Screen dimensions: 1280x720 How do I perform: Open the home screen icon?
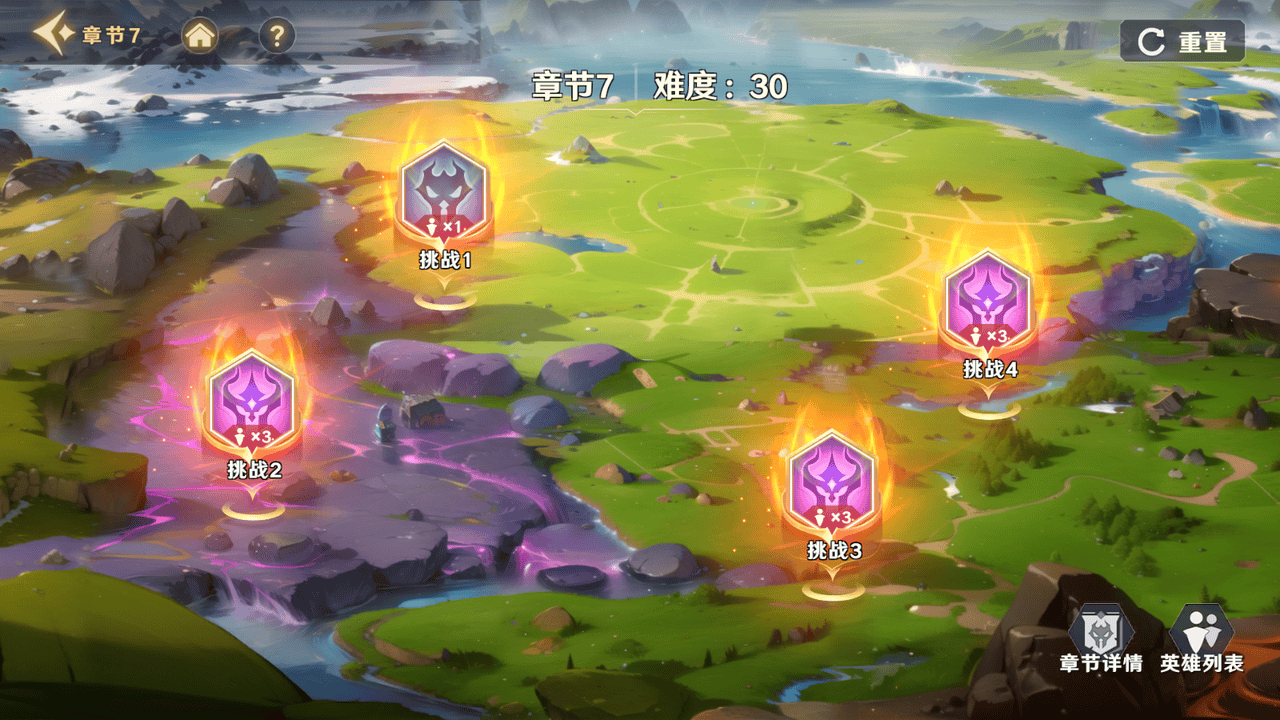200,37
